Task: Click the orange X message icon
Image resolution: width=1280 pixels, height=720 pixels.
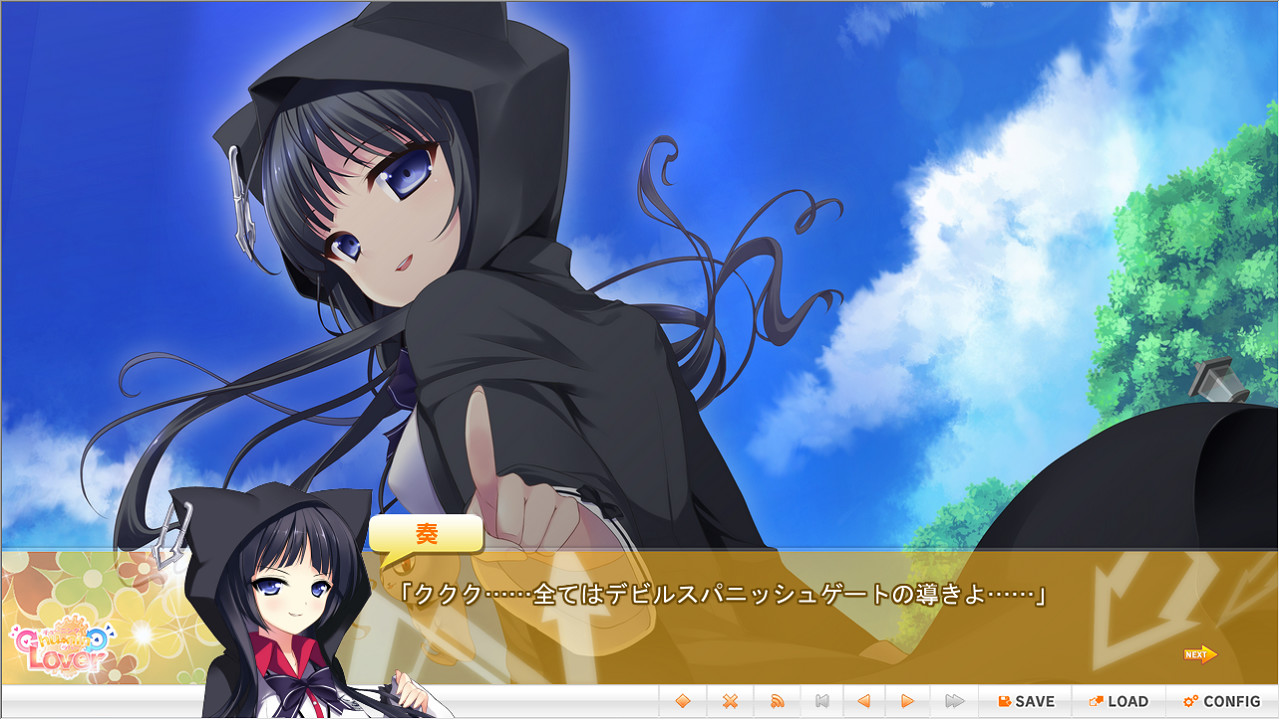Action: (728, 701)
